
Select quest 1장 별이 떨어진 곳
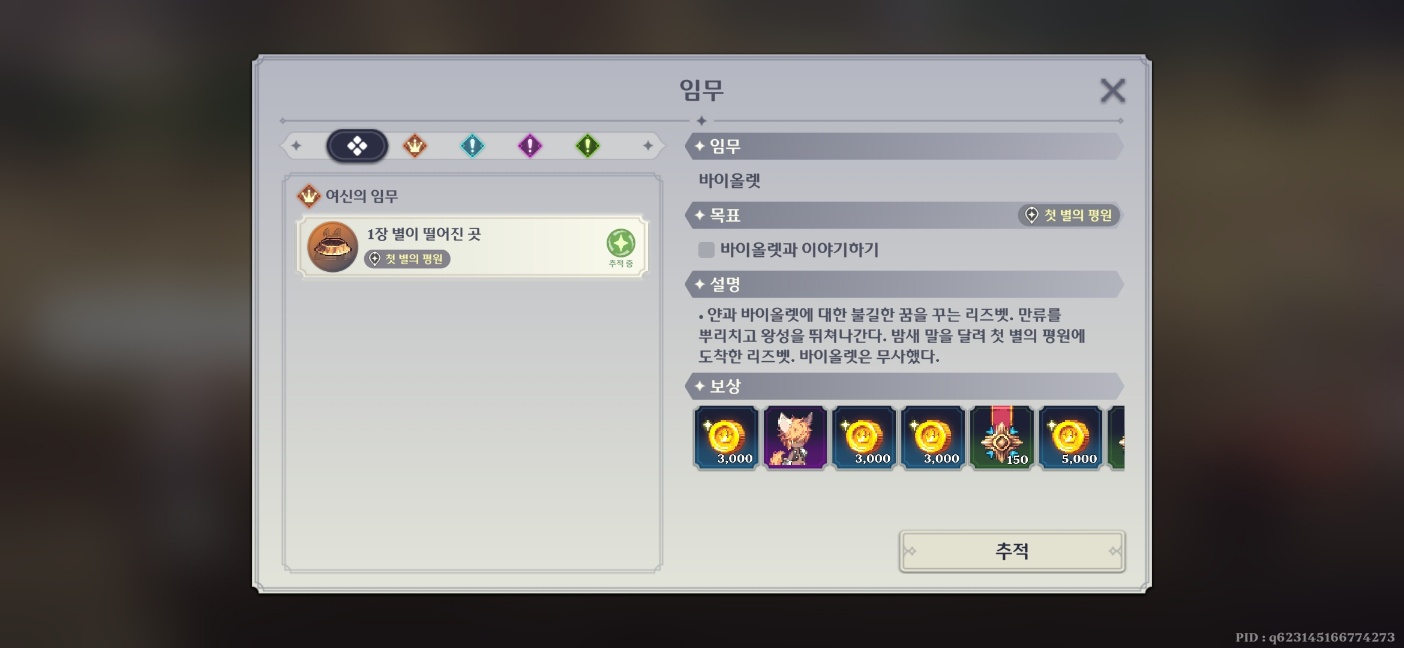pyautogui.click(x=472, y=246)
